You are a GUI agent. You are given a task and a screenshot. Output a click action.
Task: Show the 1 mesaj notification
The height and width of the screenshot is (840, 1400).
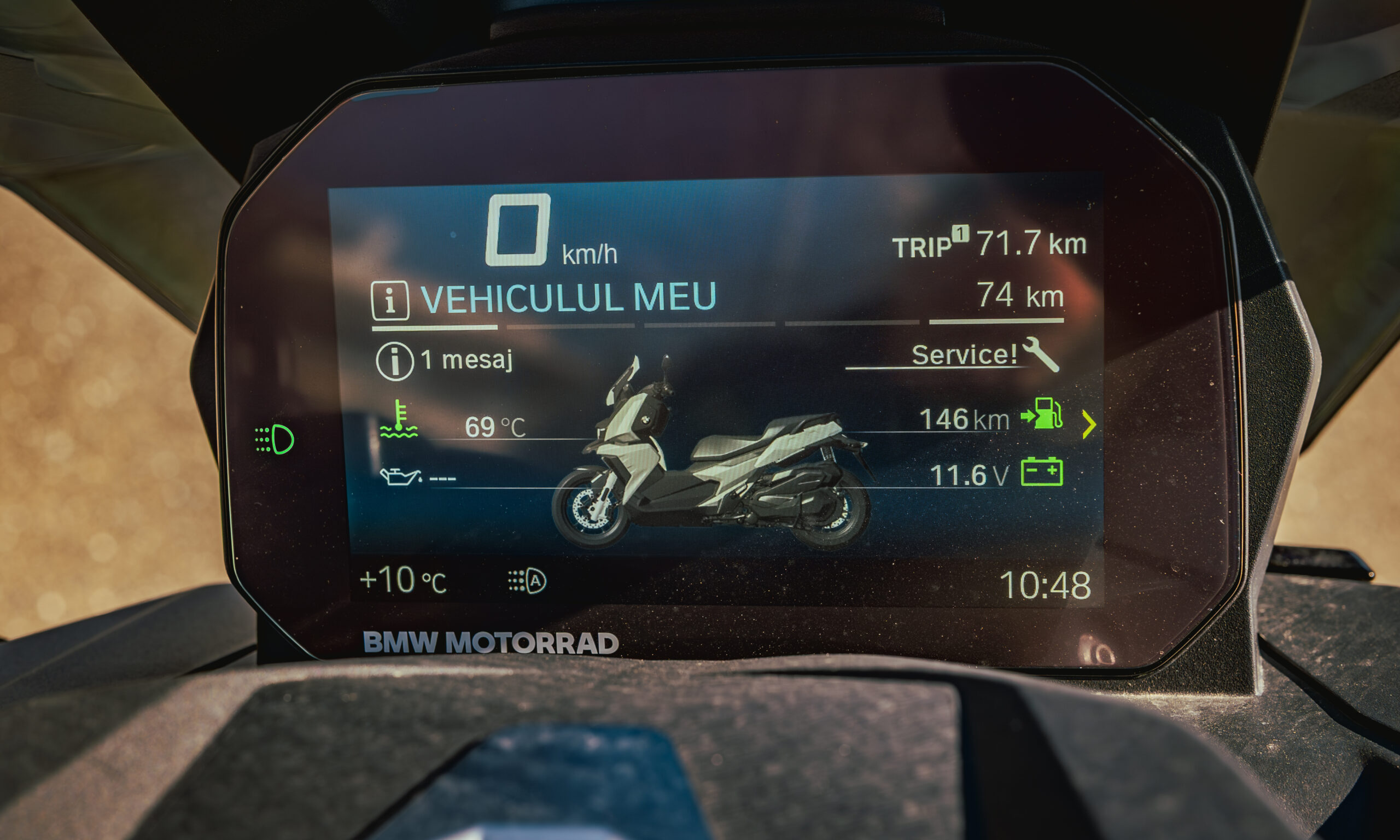(x=444, y=360)
